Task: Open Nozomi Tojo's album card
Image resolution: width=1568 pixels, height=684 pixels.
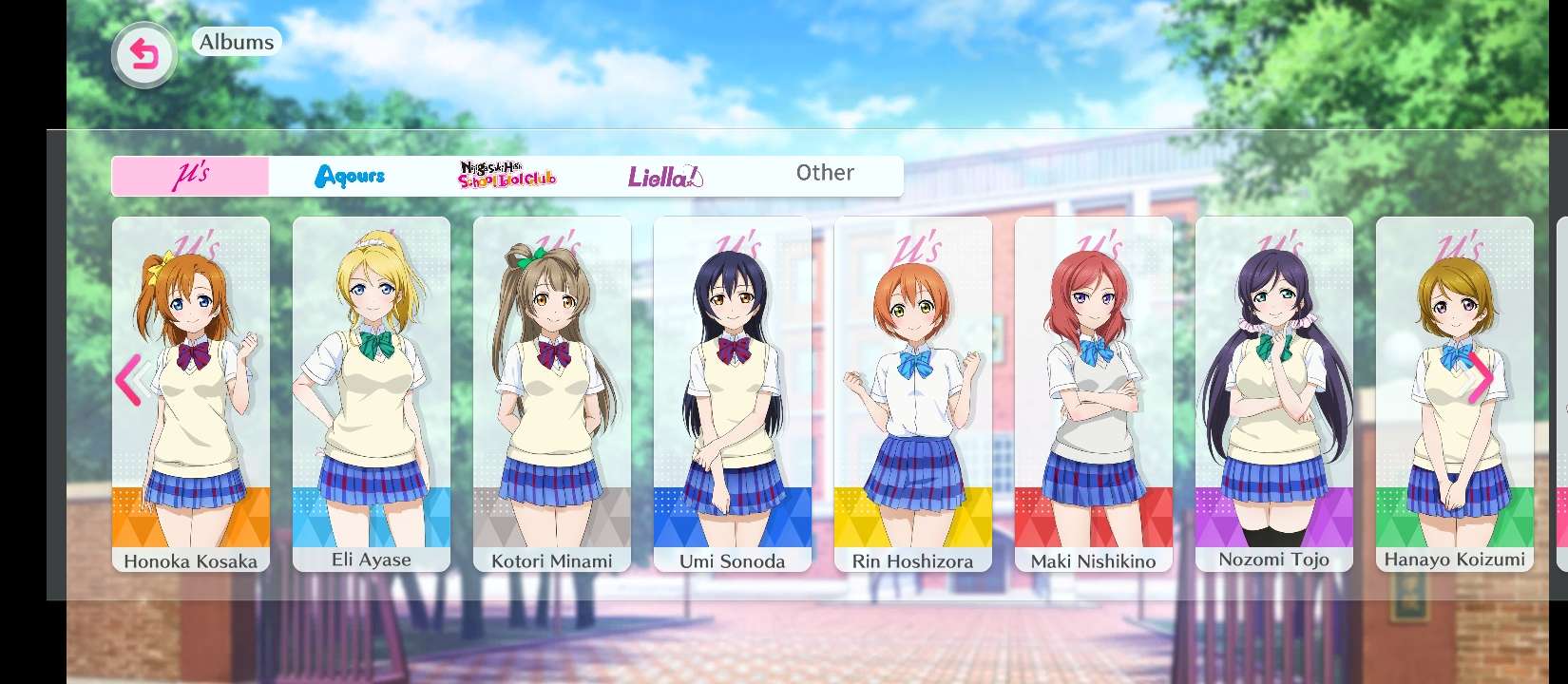Action: (x=1274, y=394)
